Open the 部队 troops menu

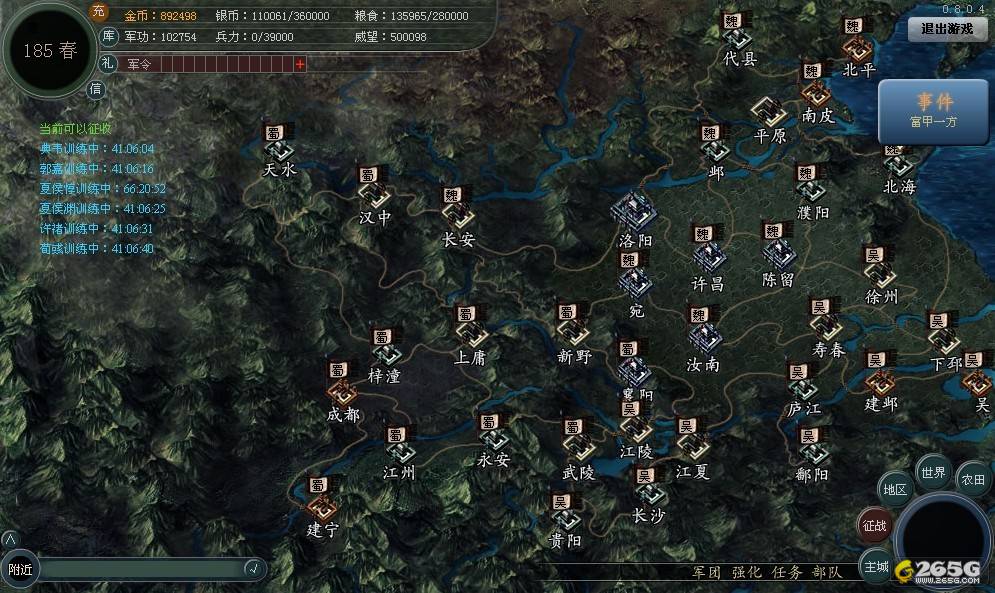tap(826, 572)
